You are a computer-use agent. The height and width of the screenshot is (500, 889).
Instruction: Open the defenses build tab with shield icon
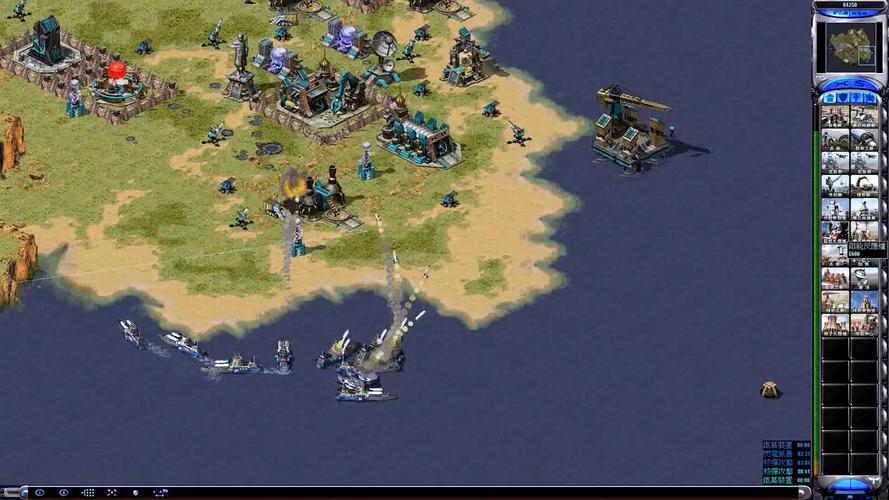tap(843, 97)
